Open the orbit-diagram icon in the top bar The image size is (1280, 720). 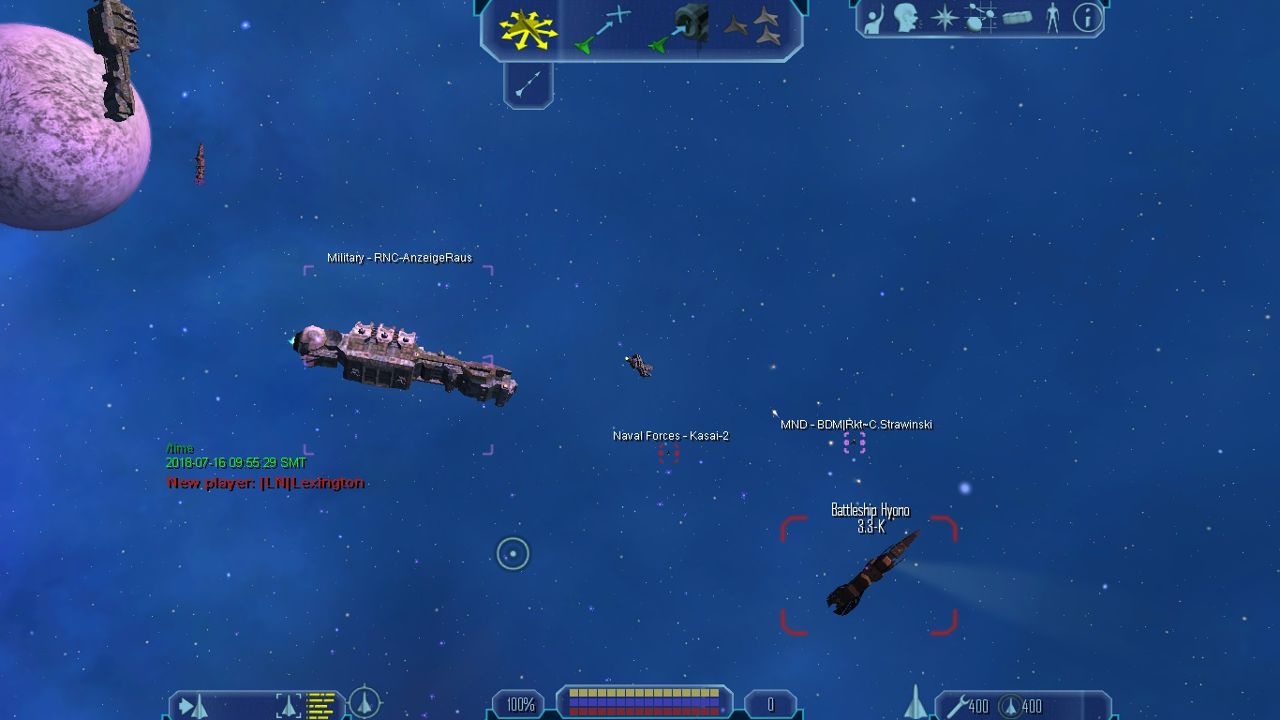pyautogui.click(x=980, y=18)
